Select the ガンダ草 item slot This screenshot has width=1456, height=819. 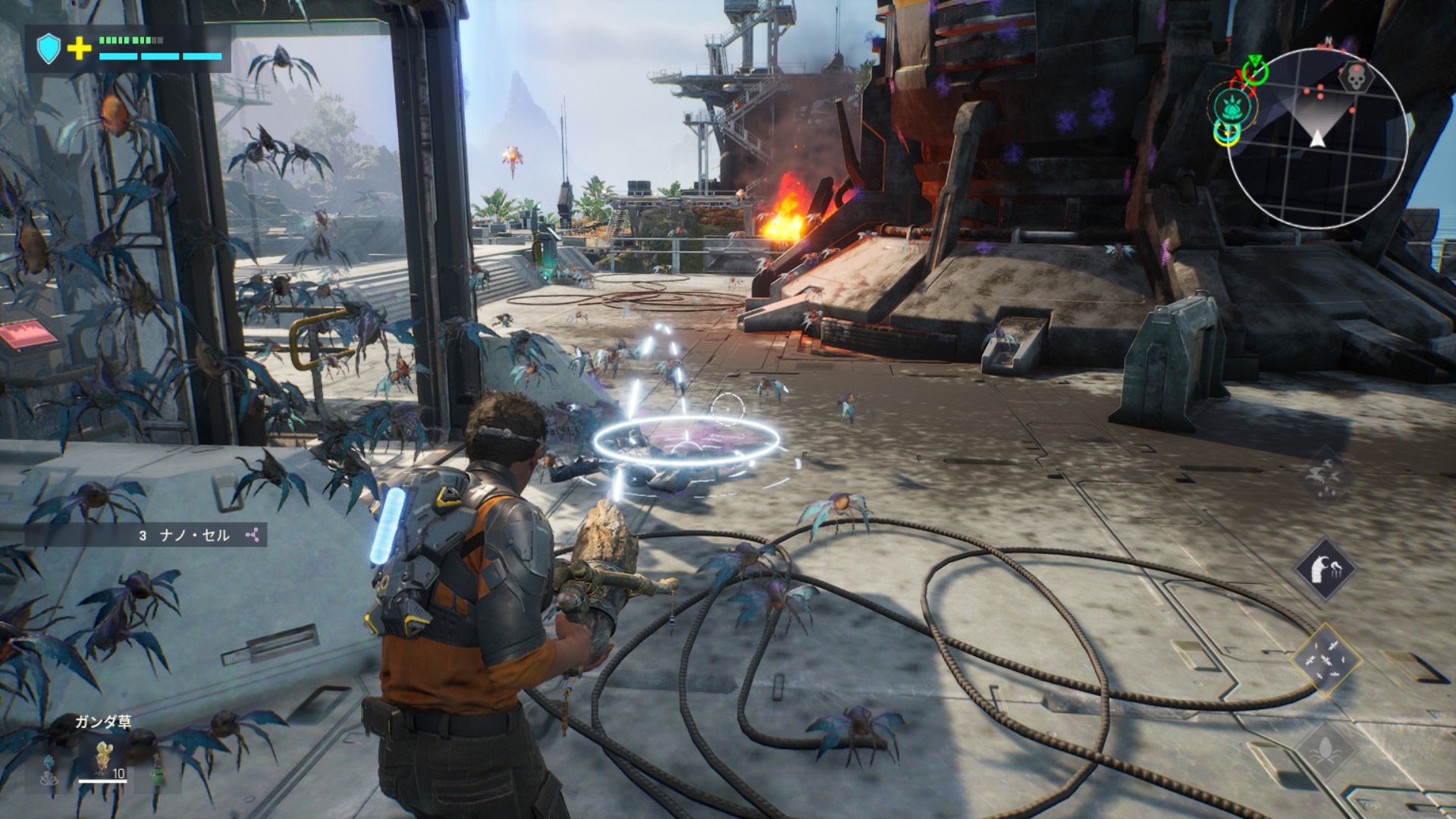102,759
